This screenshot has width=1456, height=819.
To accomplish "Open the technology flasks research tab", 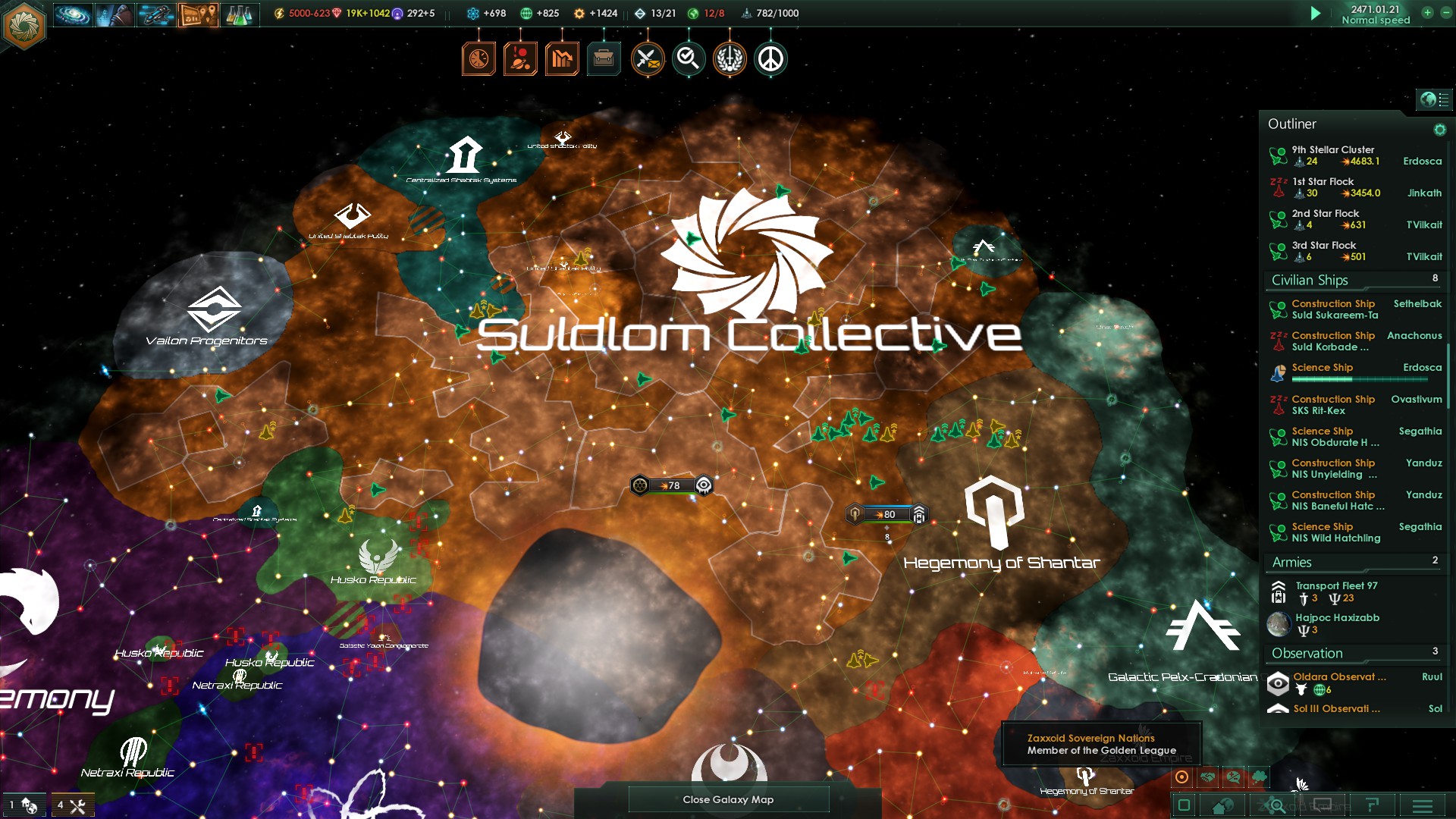I will [239, 14].
